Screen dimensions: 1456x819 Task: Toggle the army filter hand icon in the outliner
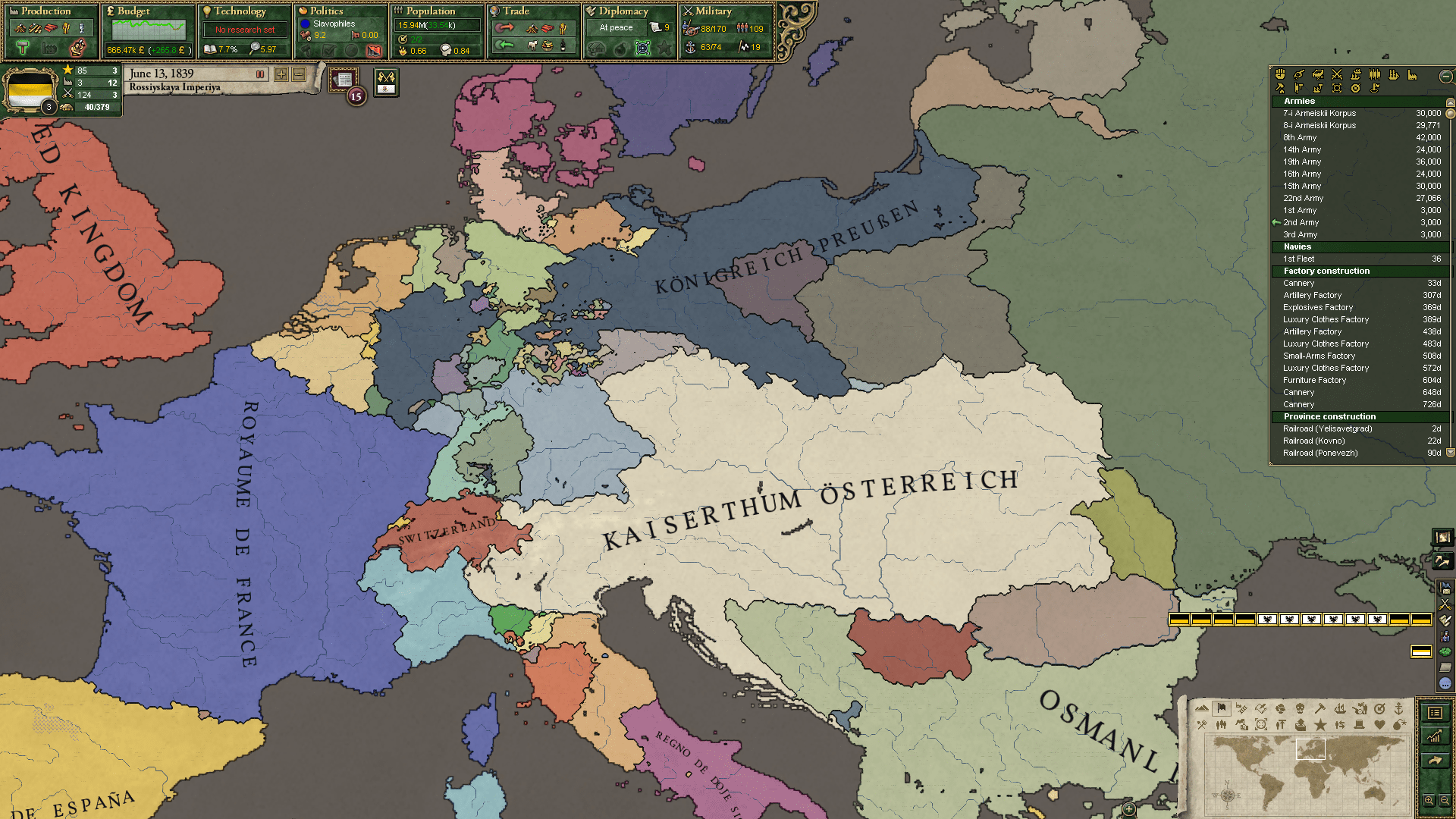pos(1280,74)
